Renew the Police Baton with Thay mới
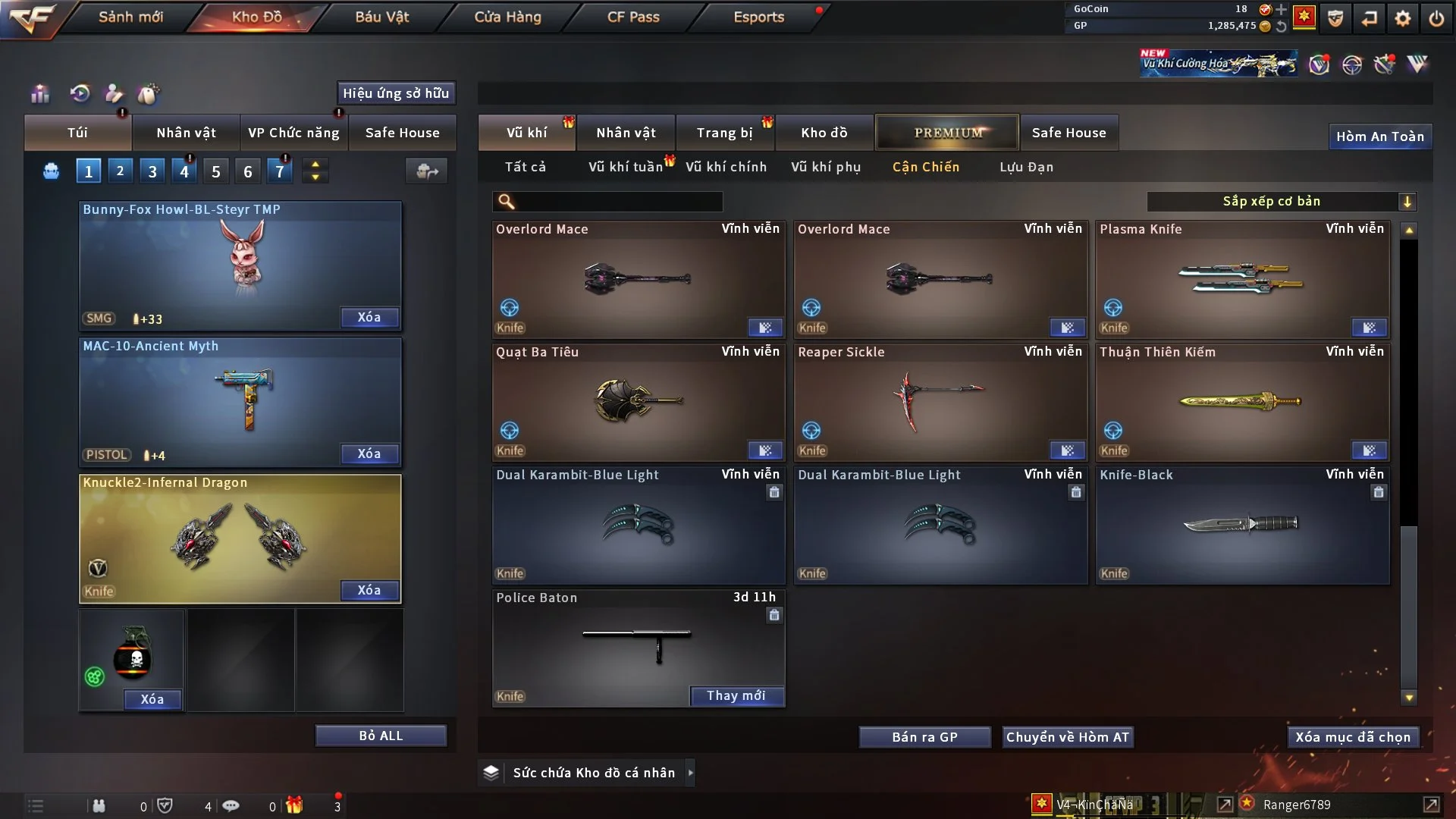 [736, 695]
